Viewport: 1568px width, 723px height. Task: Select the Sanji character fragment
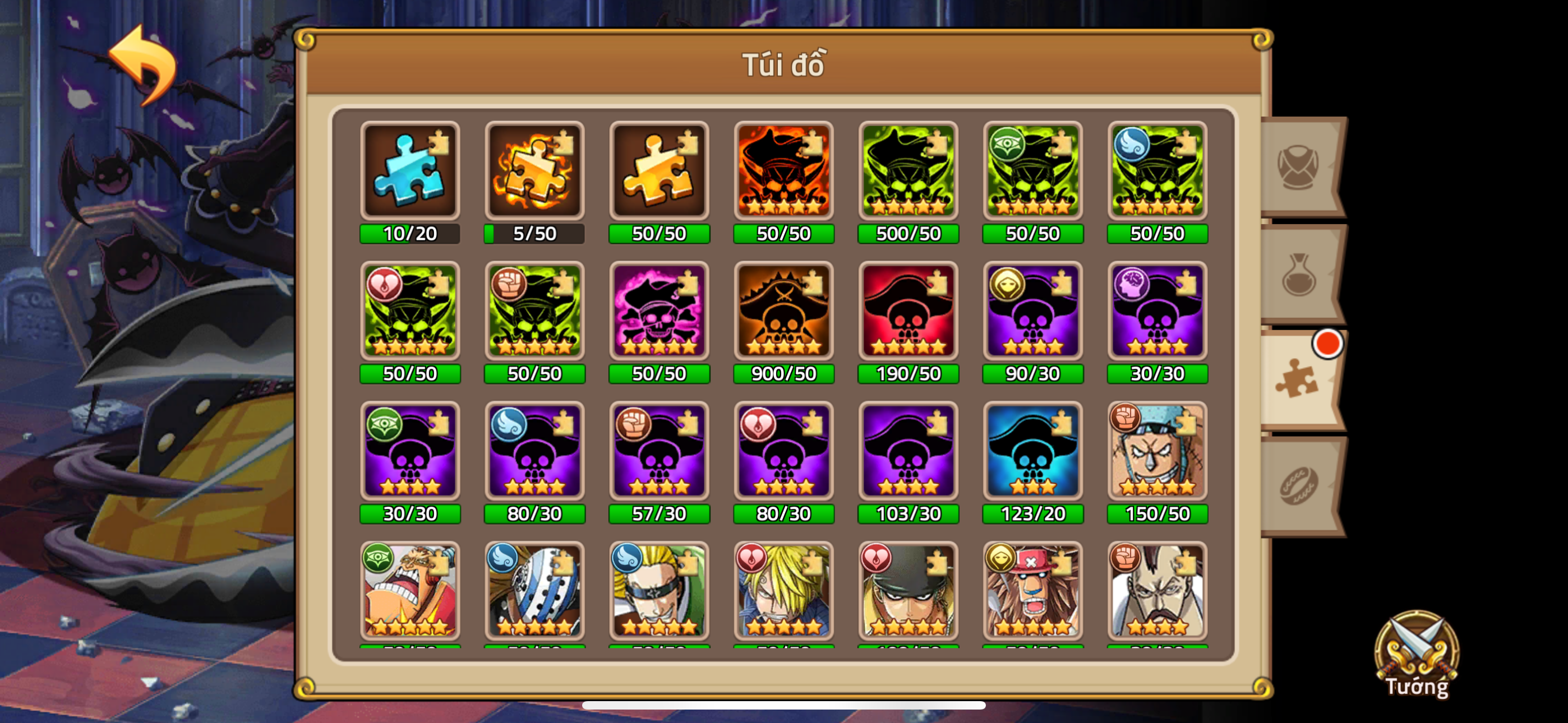783,592
